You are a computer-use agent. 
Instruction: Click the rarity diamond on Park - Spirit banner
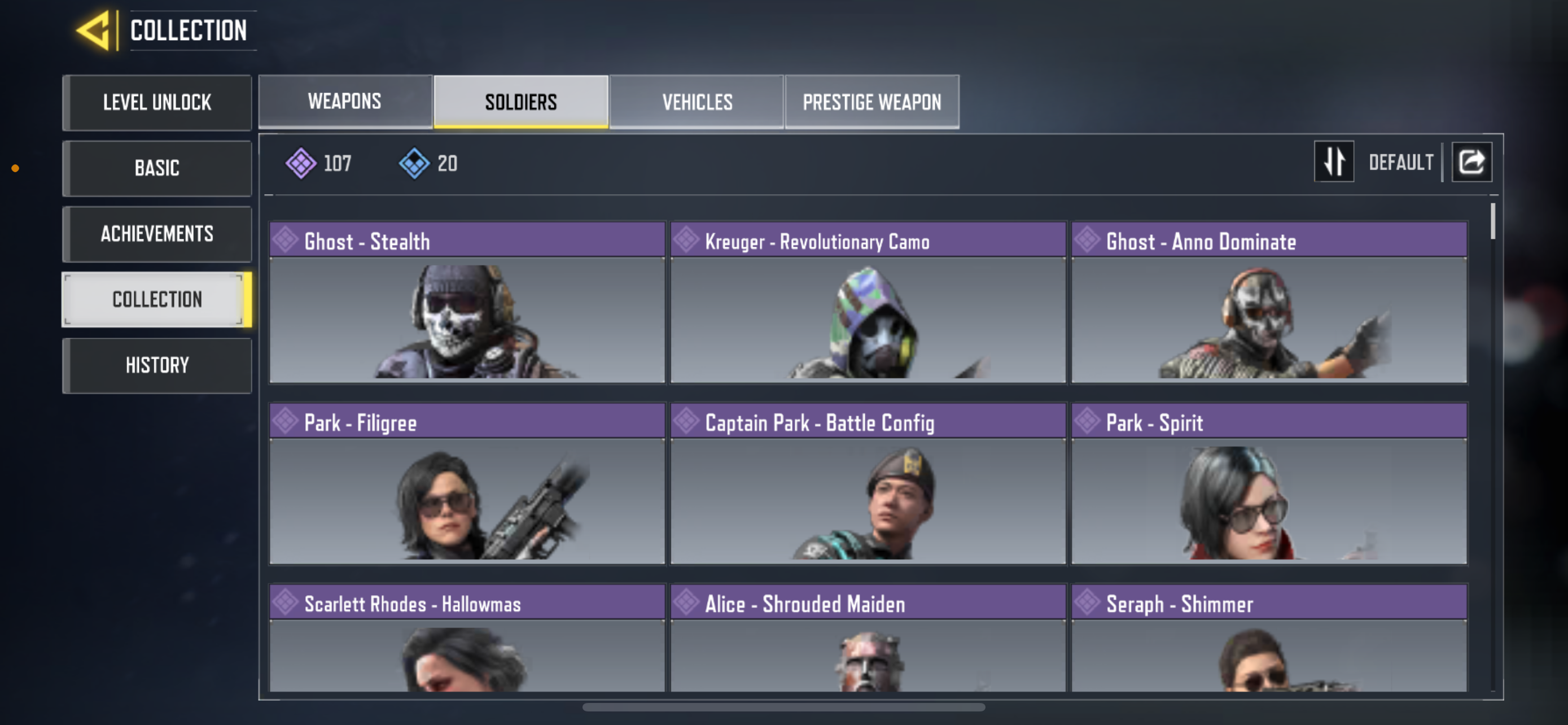coord(1087,421)
